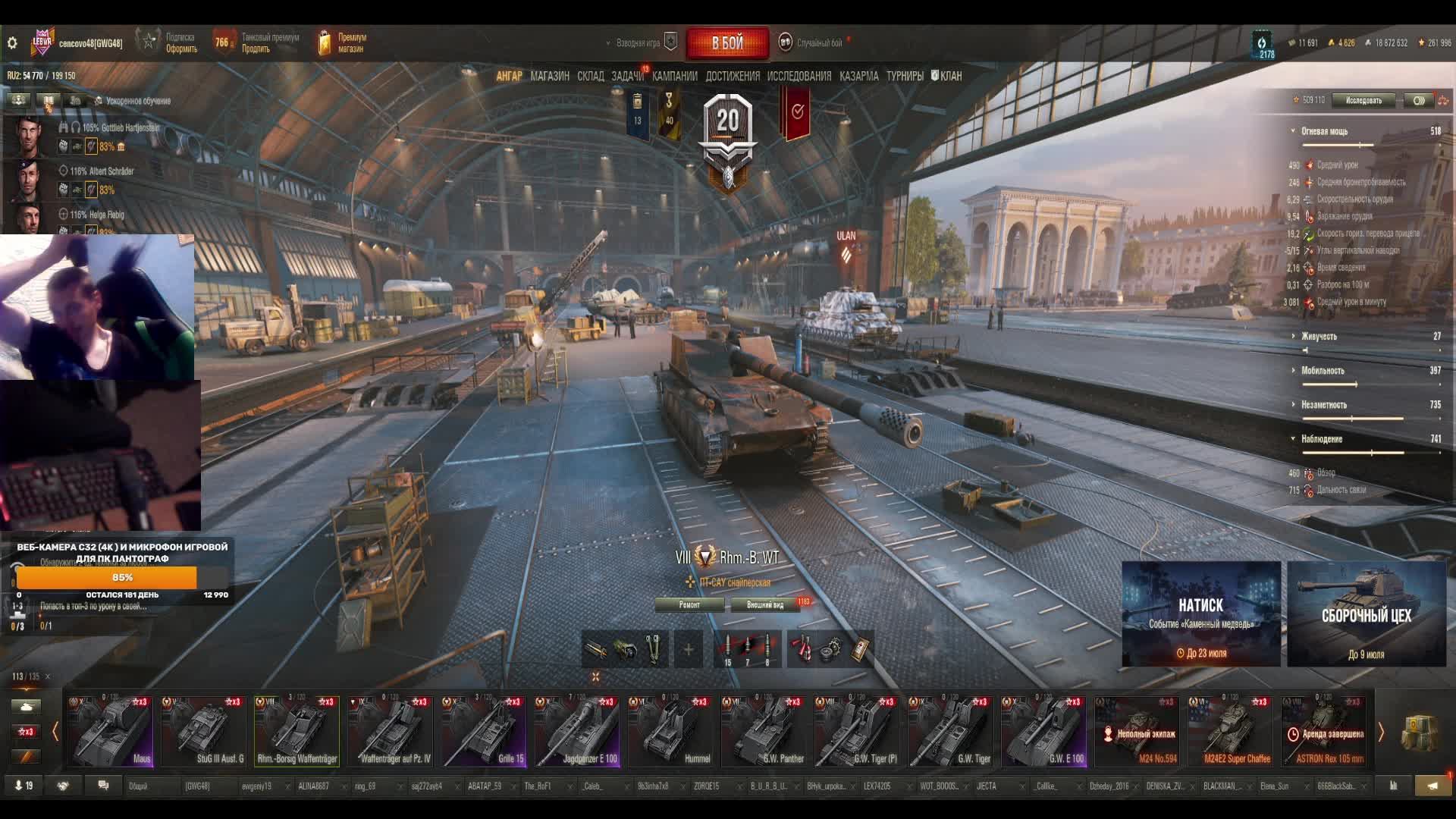Open the КЛАН tab
This screenshot has width=1456, height=819.
click(x=947, y=76)
